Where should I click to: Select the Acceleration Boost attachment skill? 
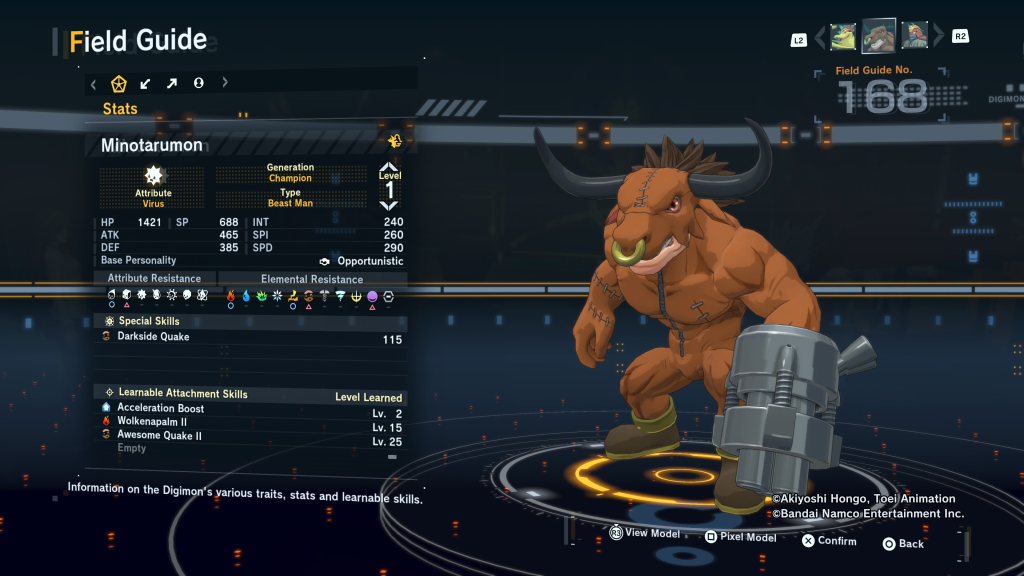(160, 408)
